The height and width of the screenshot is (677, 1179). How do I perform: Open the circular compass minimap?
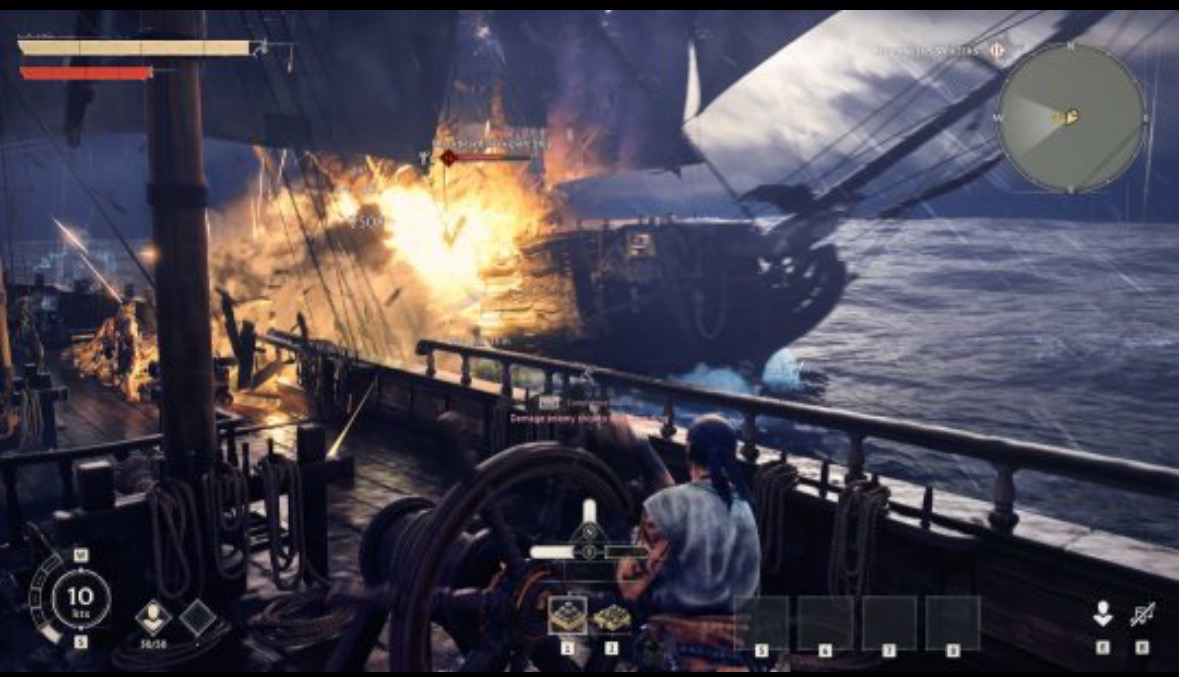1071,117
